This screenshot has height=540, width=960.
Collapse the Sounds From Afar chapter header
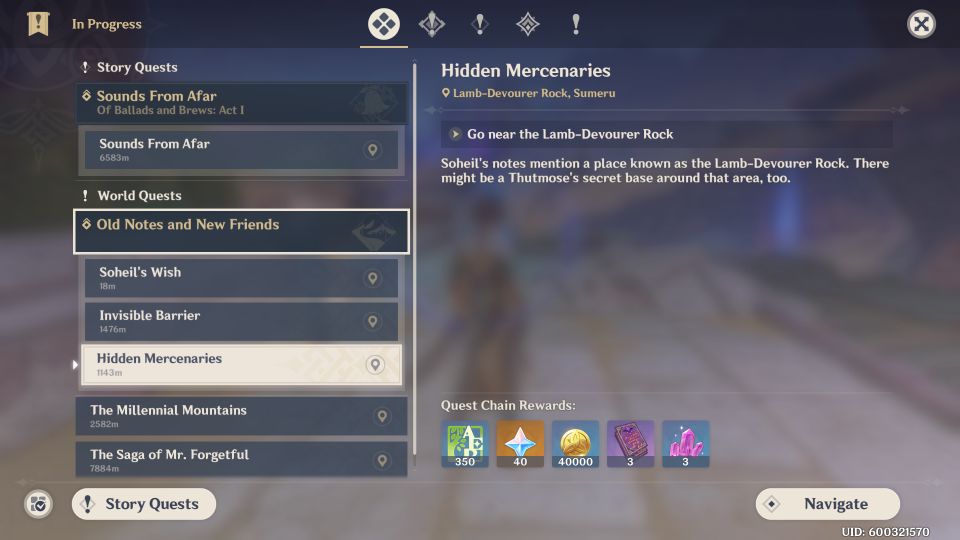241,102
